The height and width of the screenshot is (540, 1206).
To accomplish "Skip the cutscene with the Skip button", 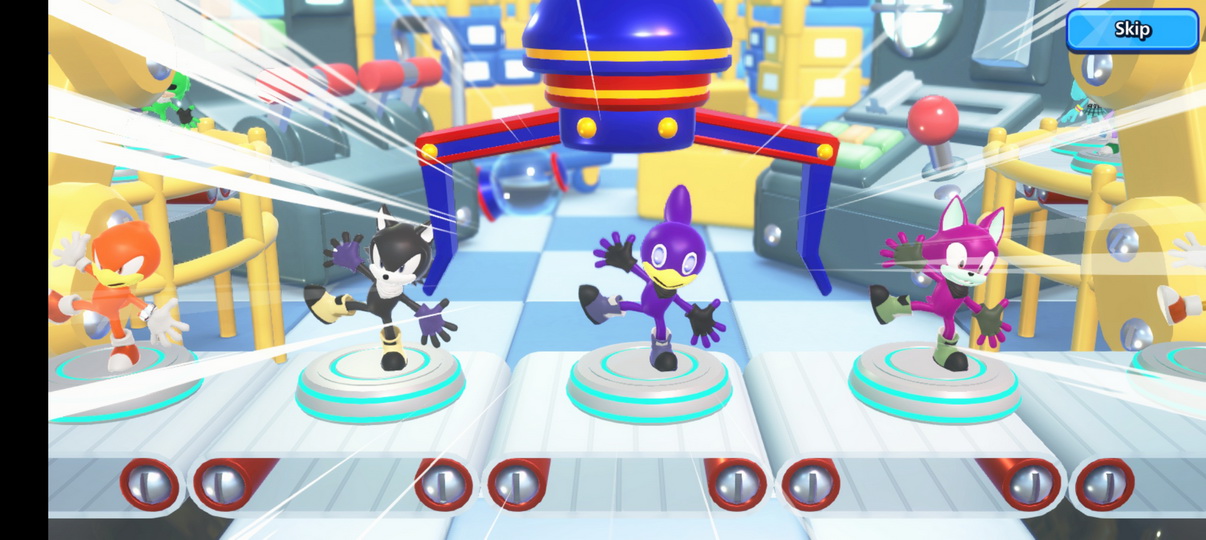I will click(x=1131, y=30).
